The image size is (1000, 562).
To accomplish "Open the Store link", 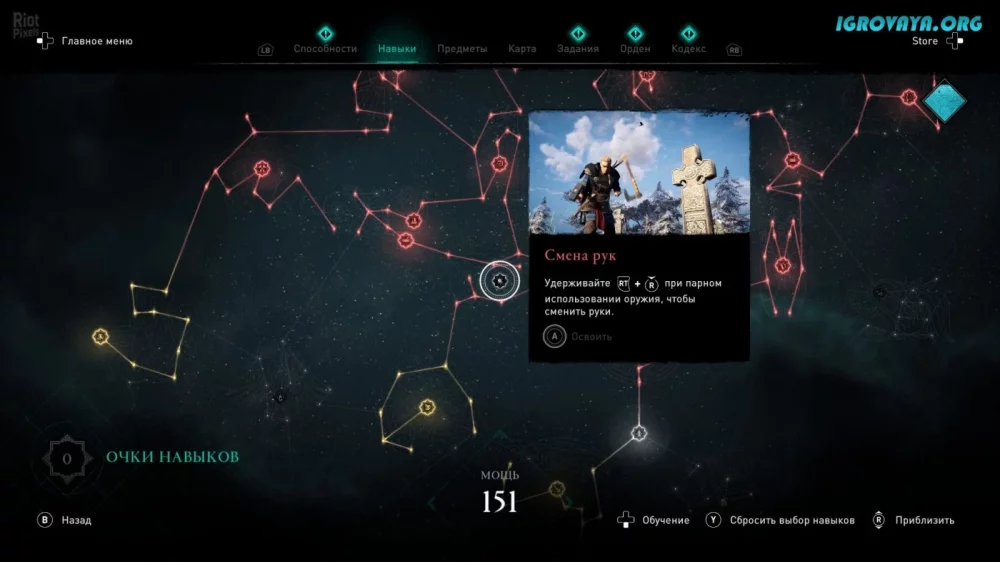I will (926, 42).
